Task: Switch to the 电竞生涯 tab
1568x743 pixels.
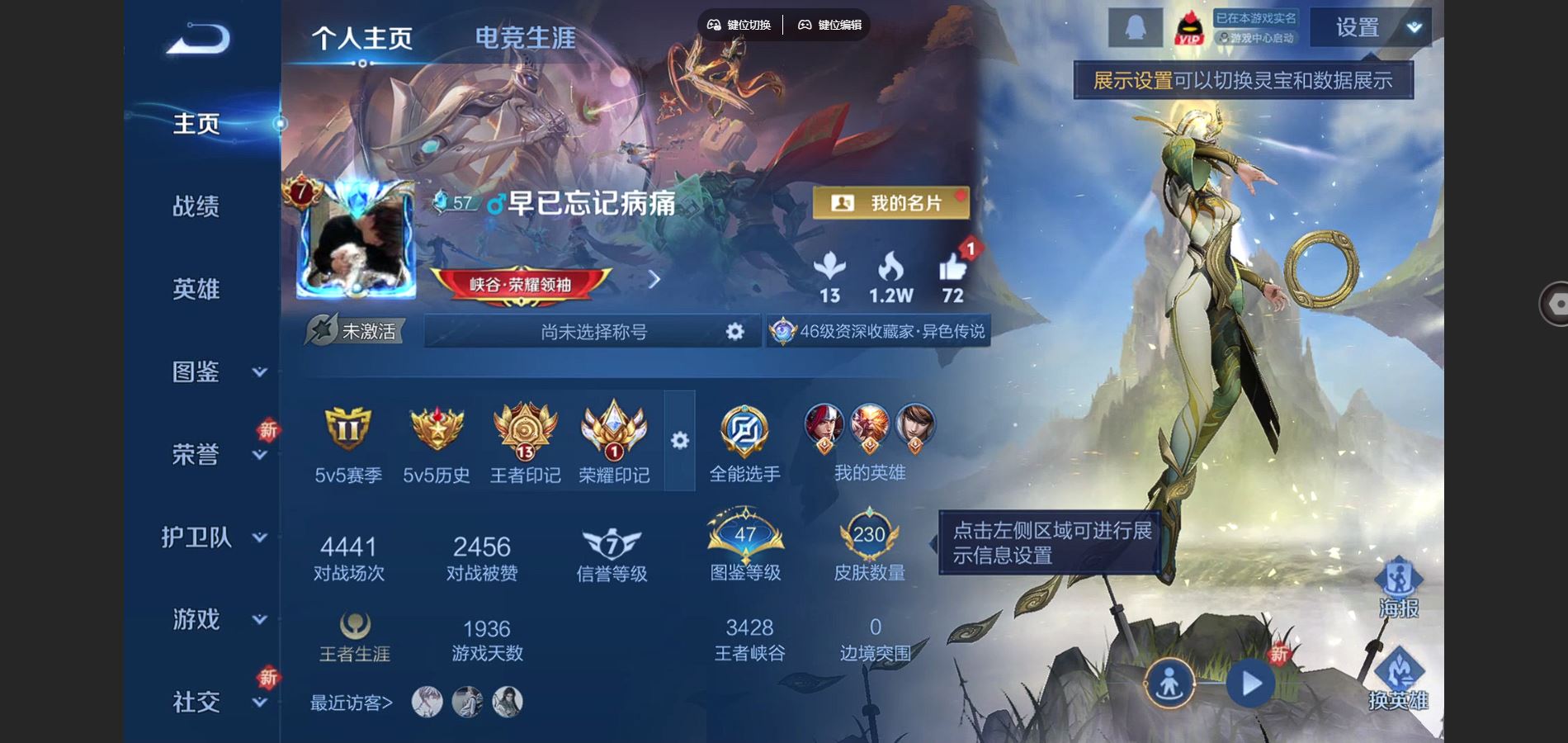Action: 523,36
